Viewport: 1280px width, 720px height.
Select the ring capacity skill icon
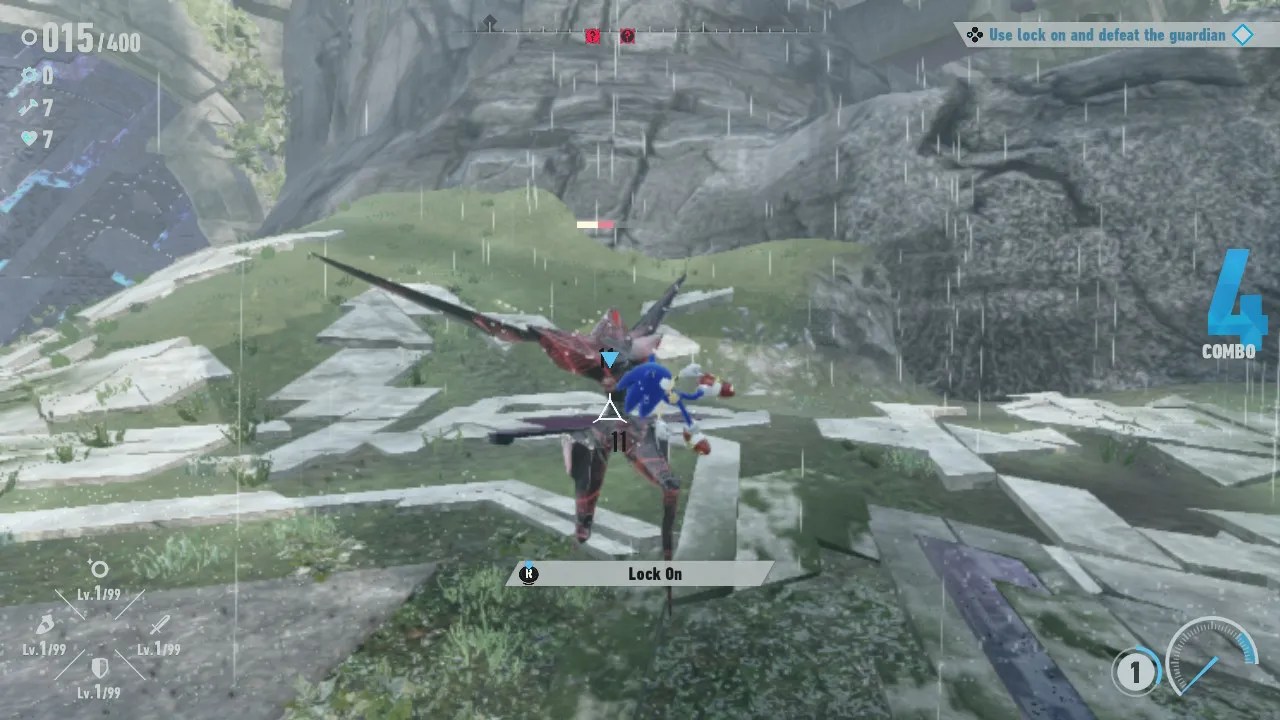pos(98,570)
